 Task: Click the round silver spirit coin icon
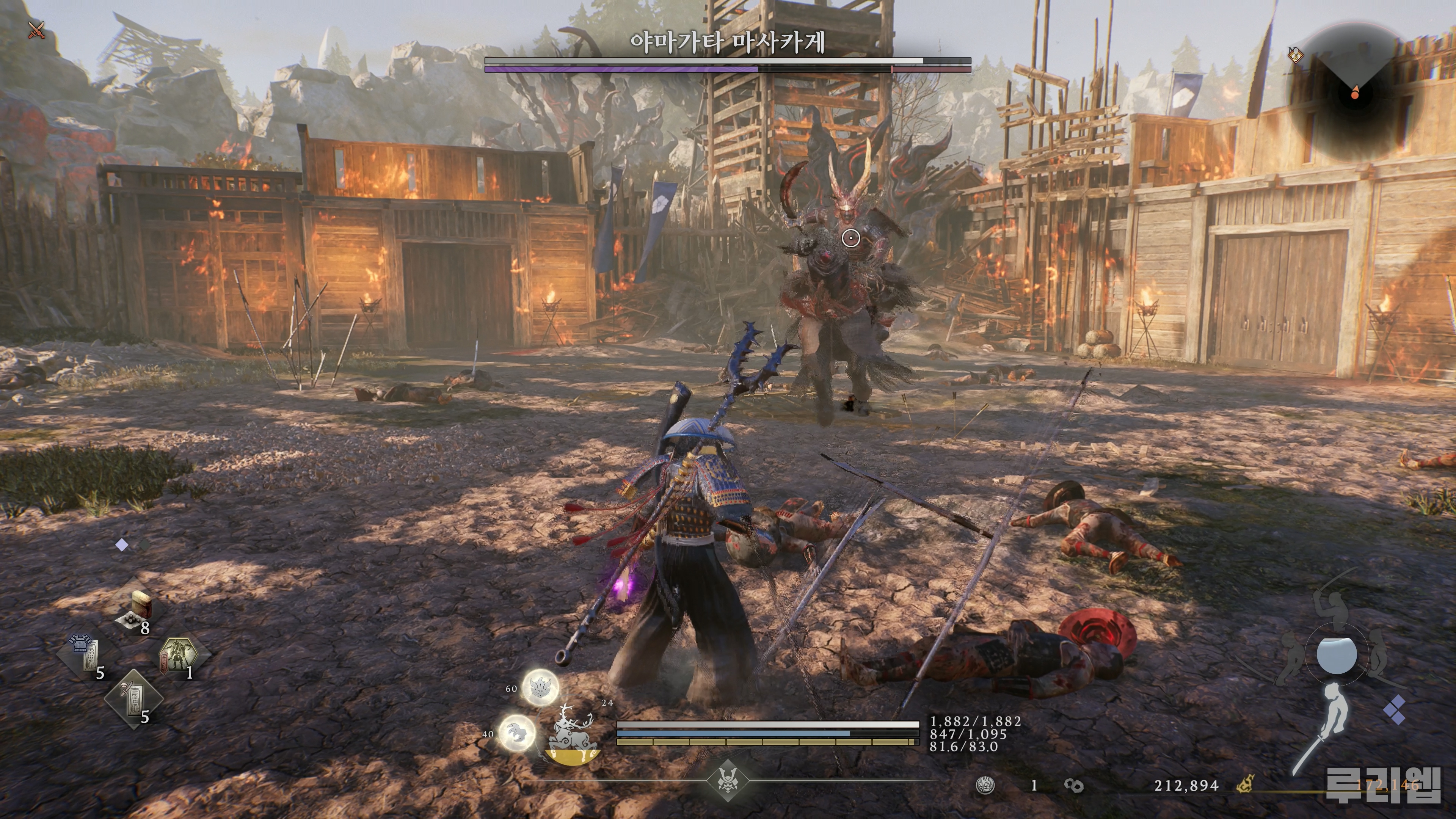tap(986, 785)
